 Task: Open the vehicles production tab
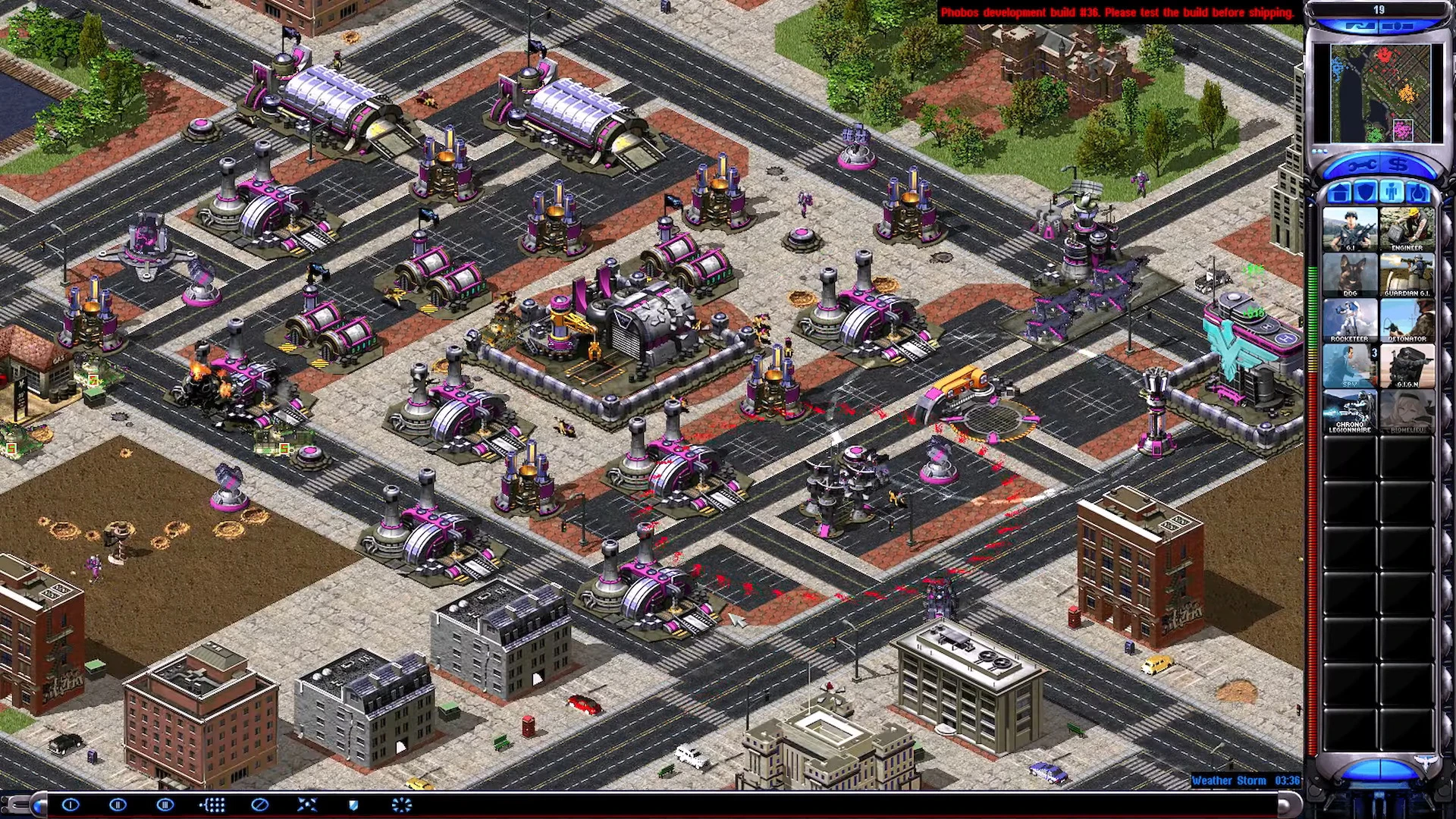[x=1418, y=192]
